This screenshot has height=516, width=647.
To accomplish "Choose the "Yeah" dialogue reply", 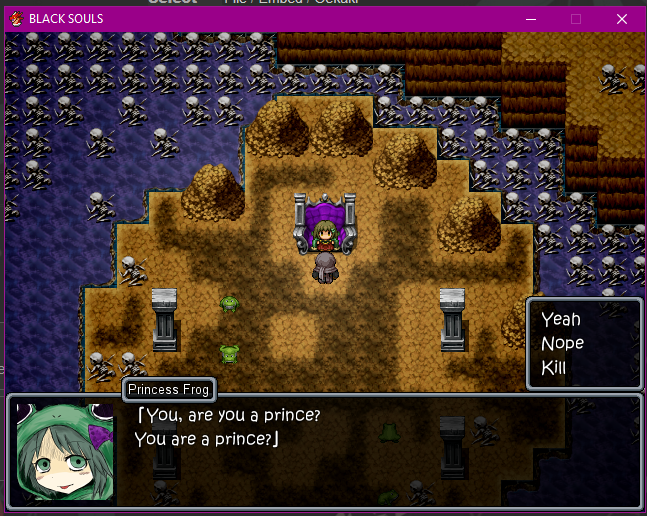I will pos(560,320).
